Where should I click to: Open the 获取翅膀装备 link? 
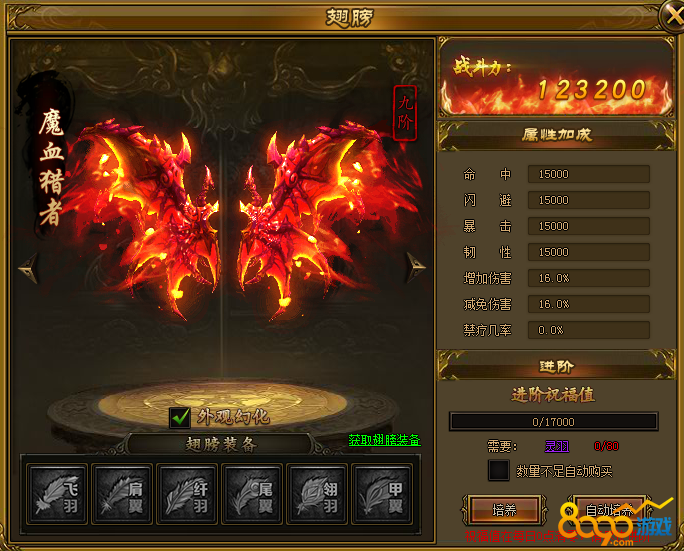pyautogui.click(x=384, y=440)
